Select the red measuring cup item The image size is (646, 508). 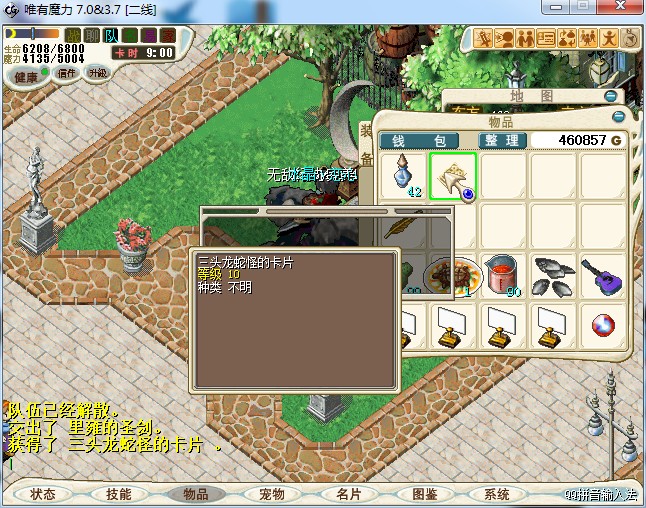pos(502,274)
